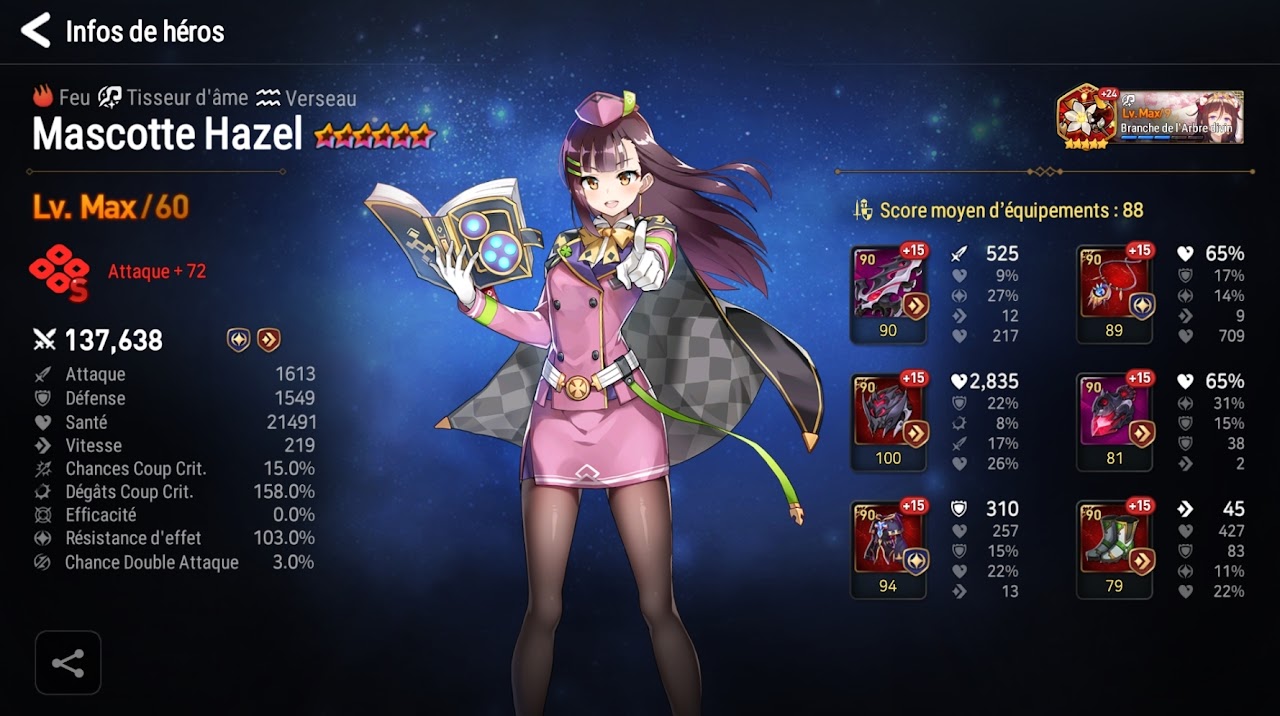Go back using the arrow button

click(x=35, y=31)
